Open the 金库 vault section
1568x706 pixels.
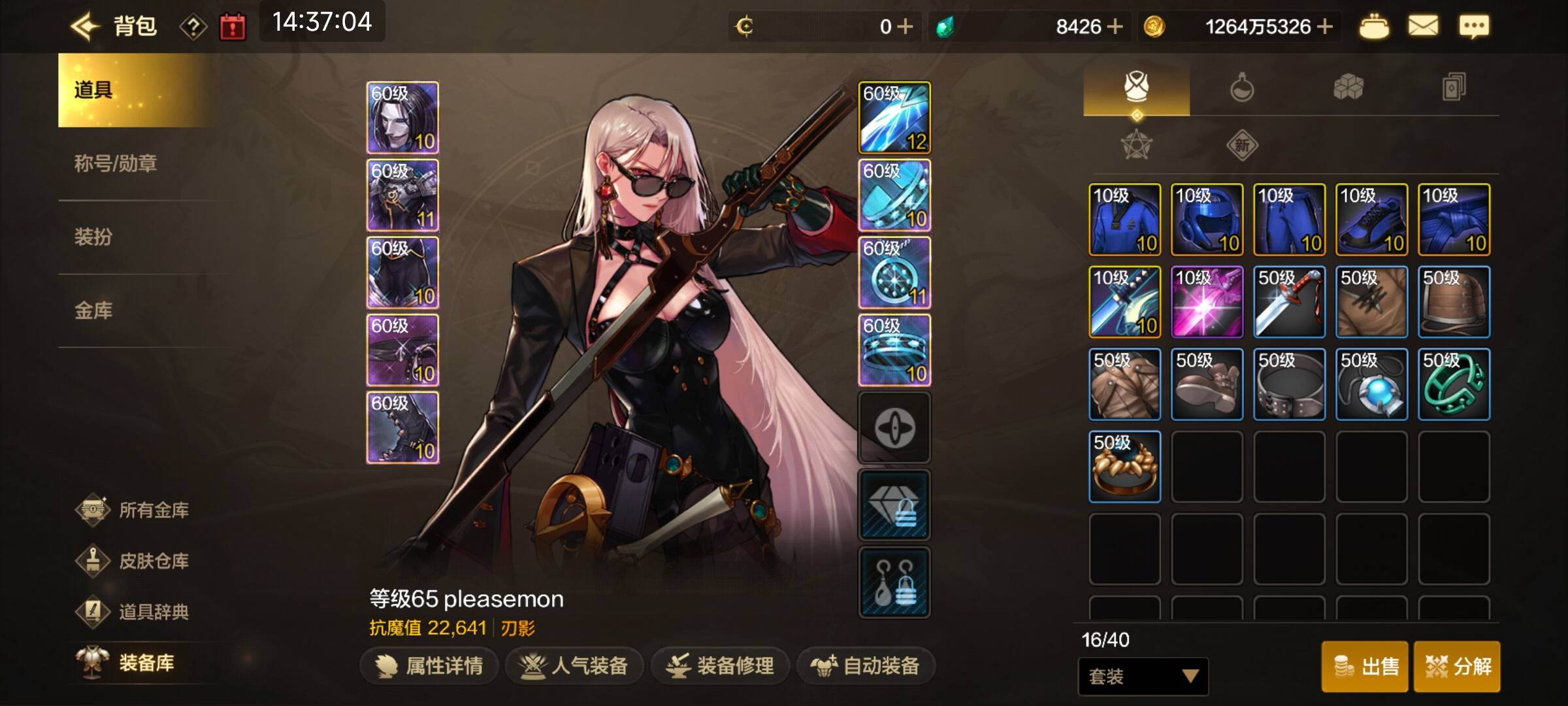[93, 310]
